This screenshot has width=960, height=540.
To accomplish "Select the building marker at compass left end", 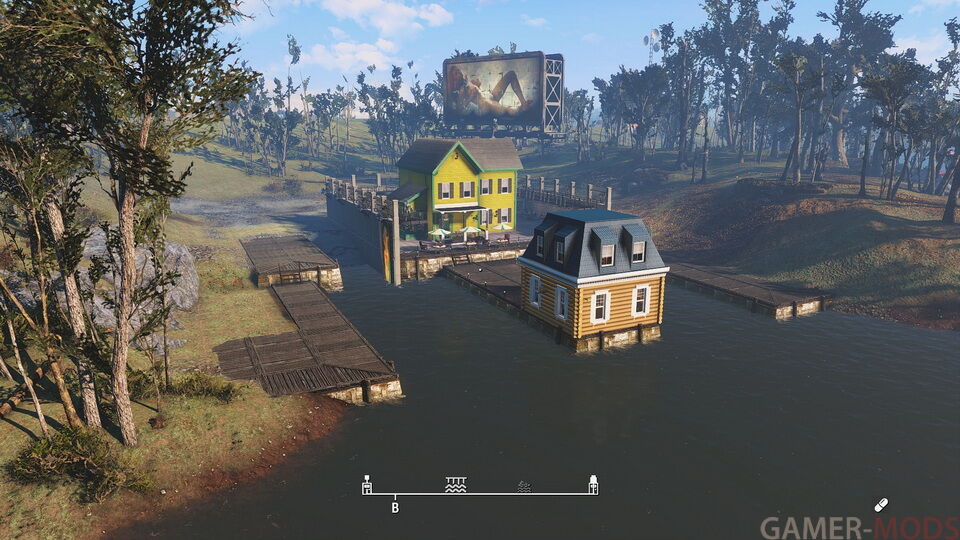I will click(x=367, y=485).
